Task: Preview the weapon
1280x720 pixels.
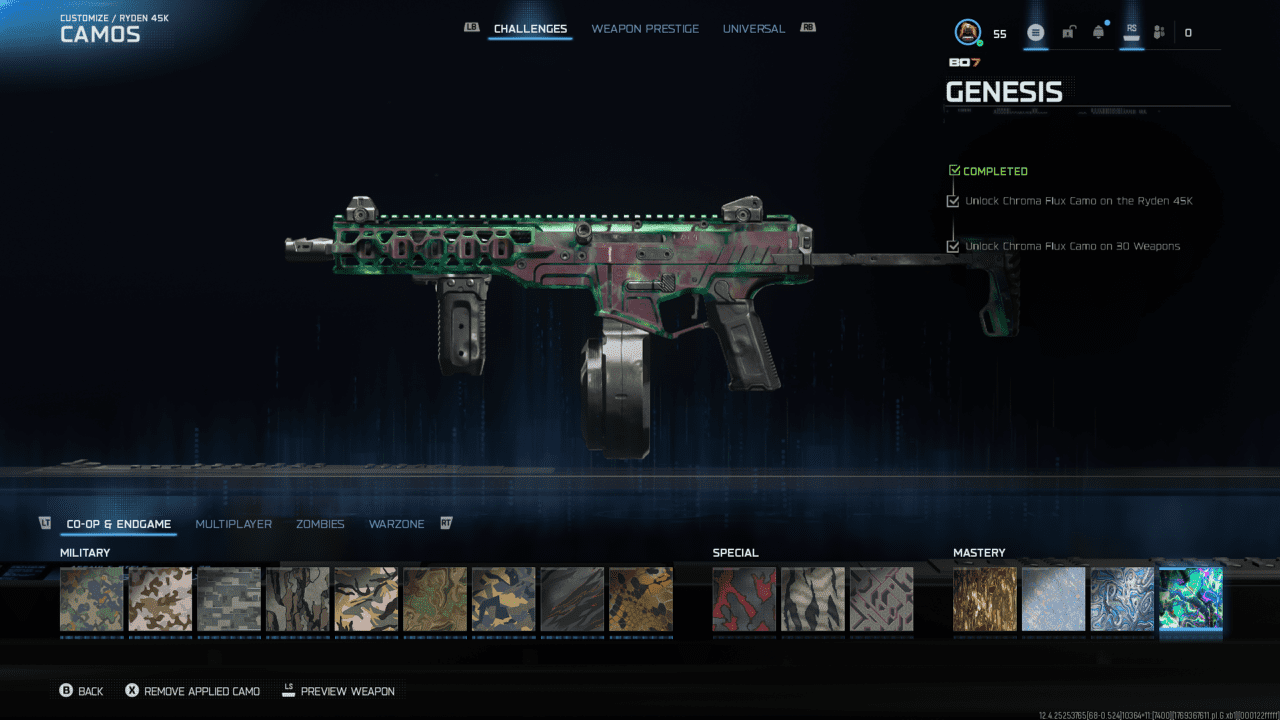Action: point(338,691)
